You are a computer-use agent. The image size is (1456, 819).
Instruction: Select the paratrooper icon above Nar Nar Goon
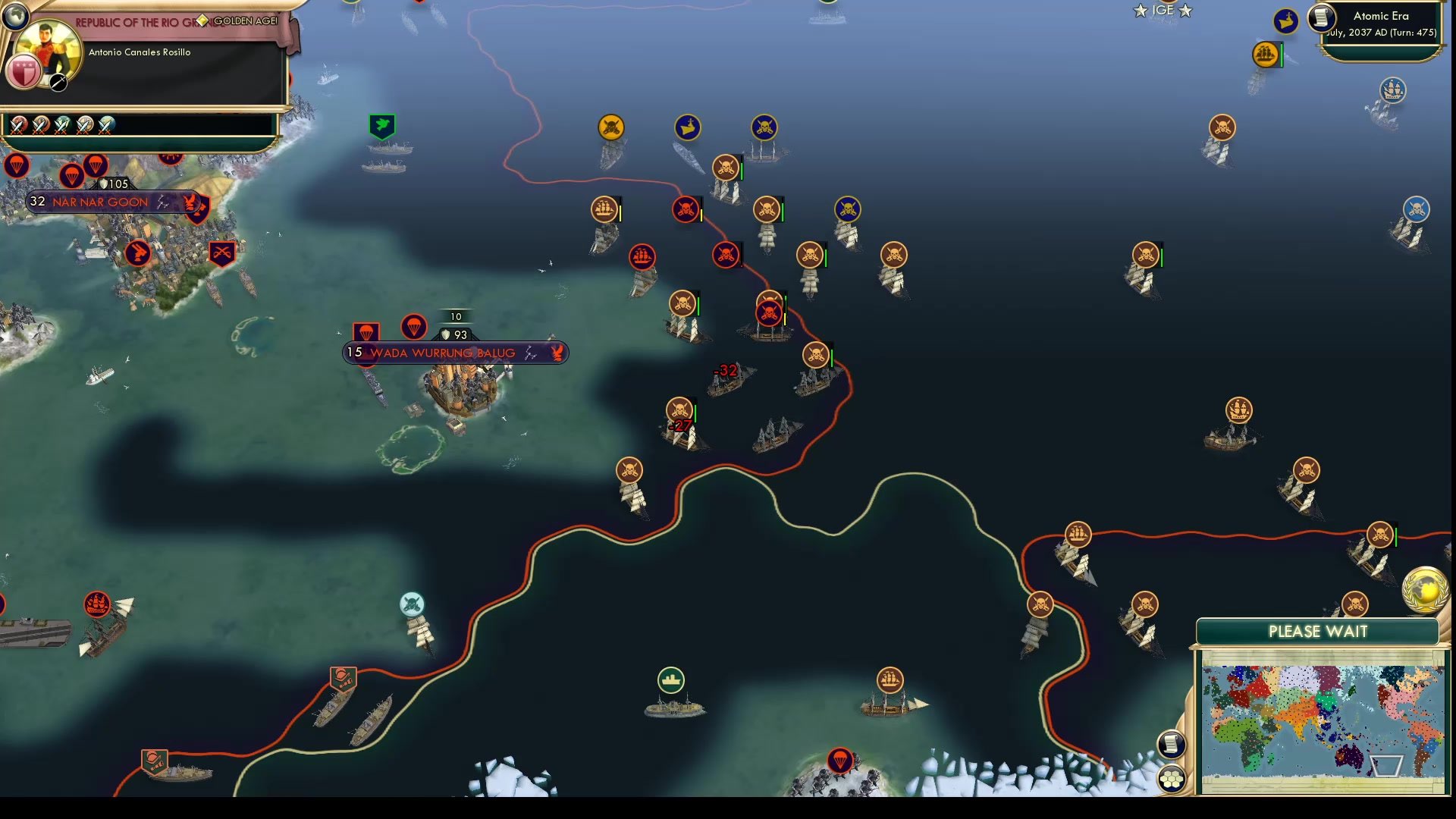pos(72,176)
